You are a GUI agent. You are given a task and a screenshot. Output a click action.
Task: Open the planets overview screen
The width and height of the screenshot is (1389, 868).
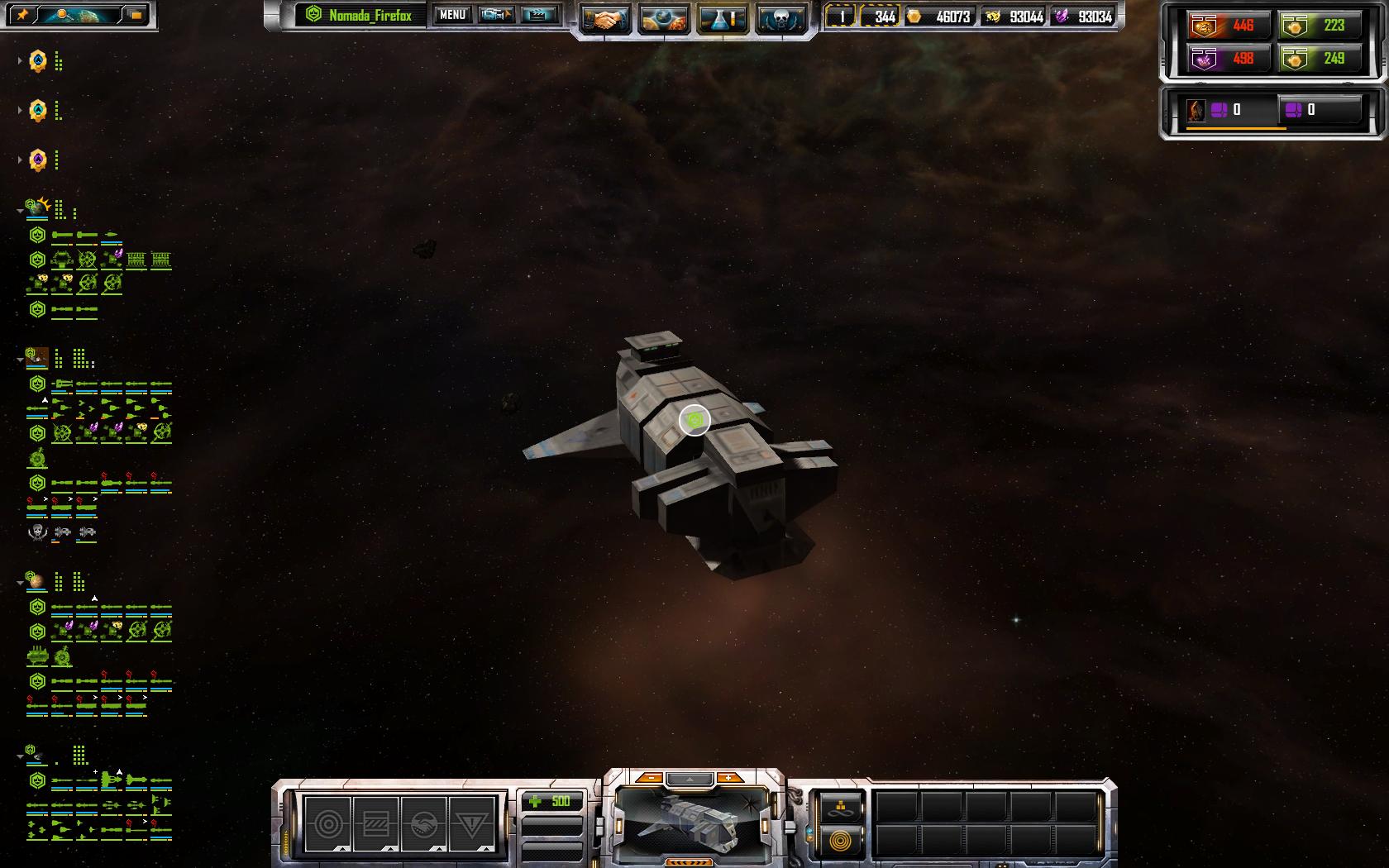pos(664,18)
